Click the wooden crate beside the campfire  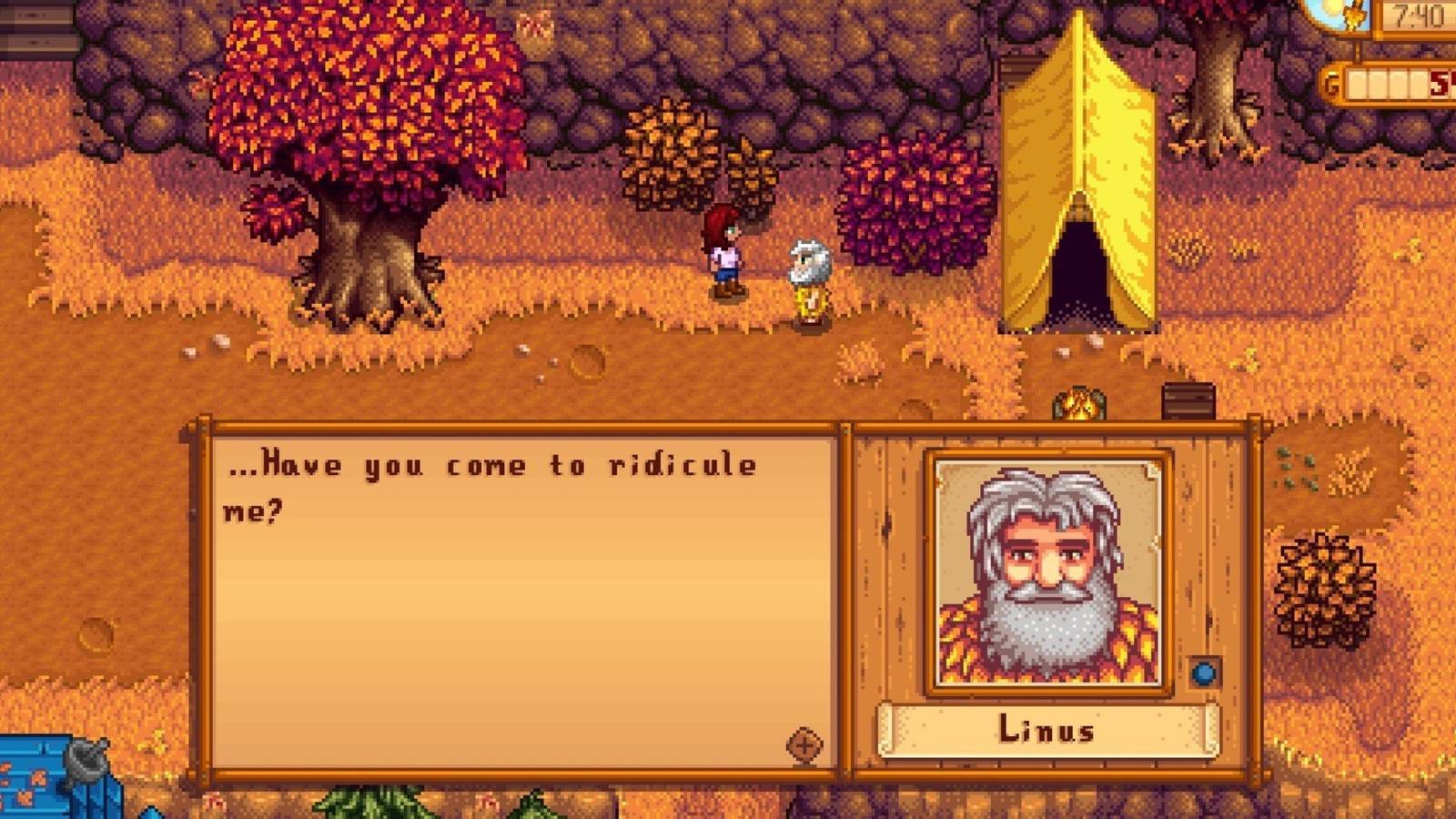pos(1188,401)
